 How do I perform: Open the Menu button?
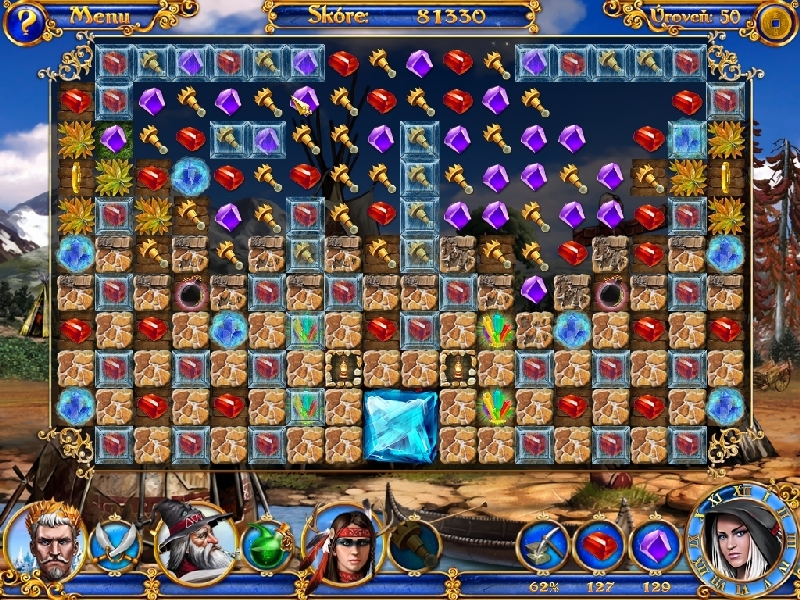tap(100, 16)
